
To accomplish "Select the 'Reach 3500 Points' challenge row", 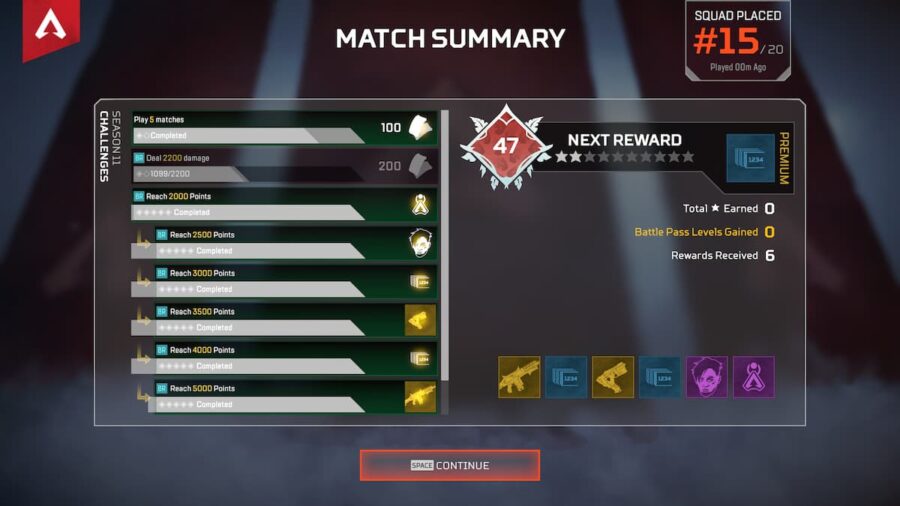I will [x=295, y=320].
